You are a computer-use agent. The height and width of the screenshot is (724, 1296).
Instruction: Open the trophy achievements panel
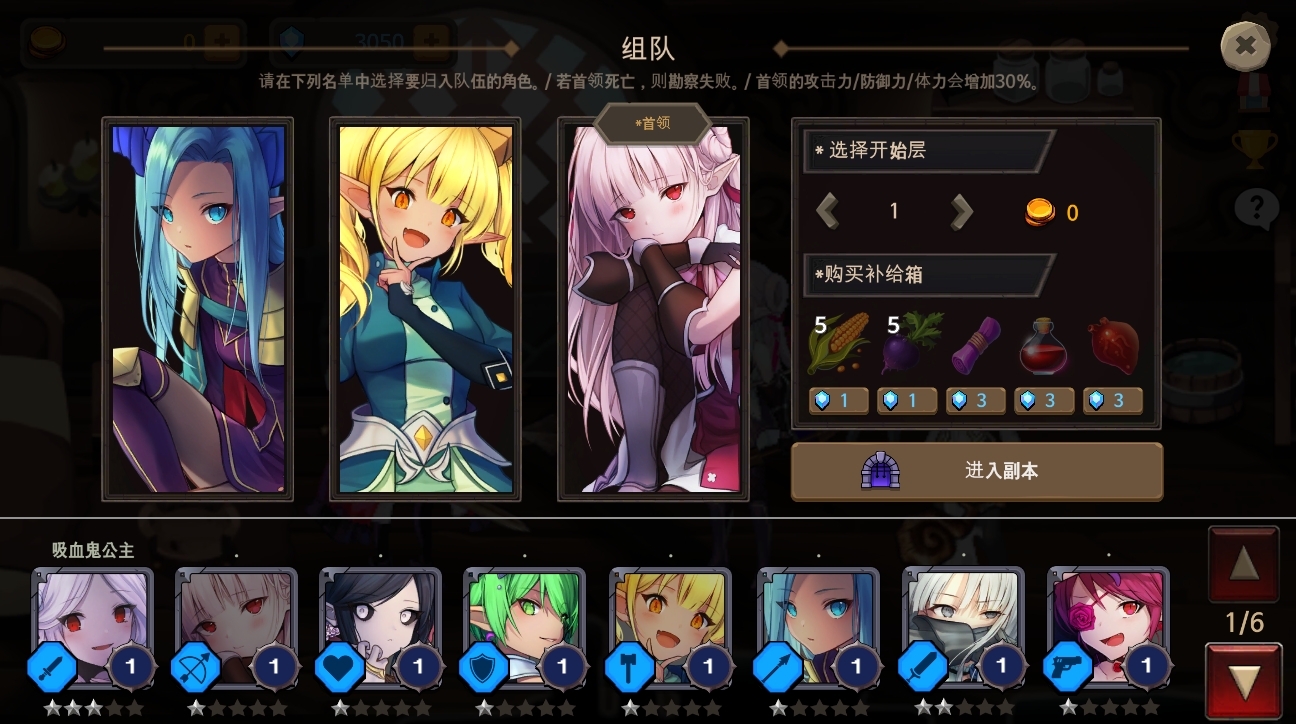(x=1253, y=148)
